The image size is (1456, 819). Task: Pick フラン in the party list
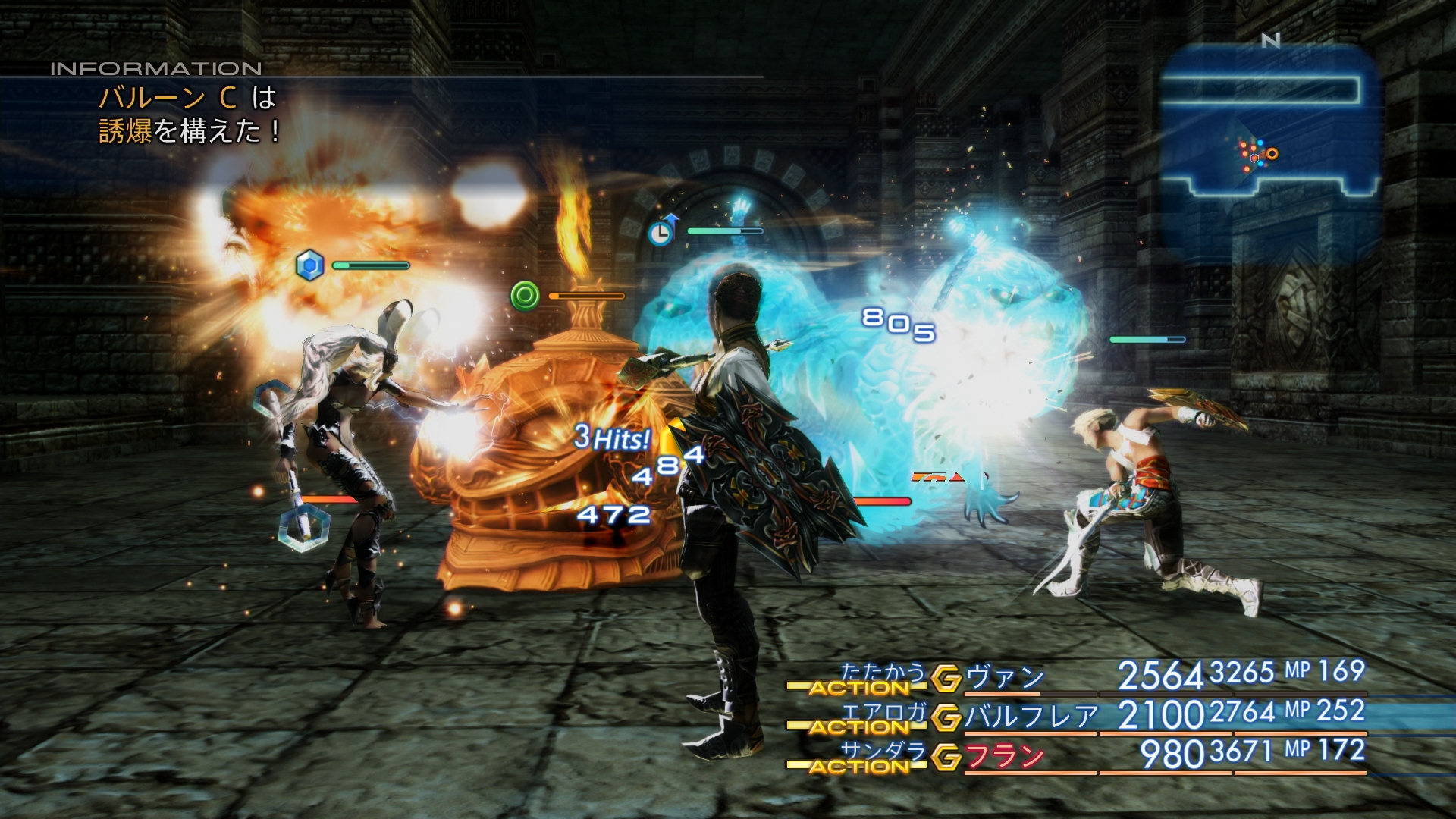(1005, 756)
